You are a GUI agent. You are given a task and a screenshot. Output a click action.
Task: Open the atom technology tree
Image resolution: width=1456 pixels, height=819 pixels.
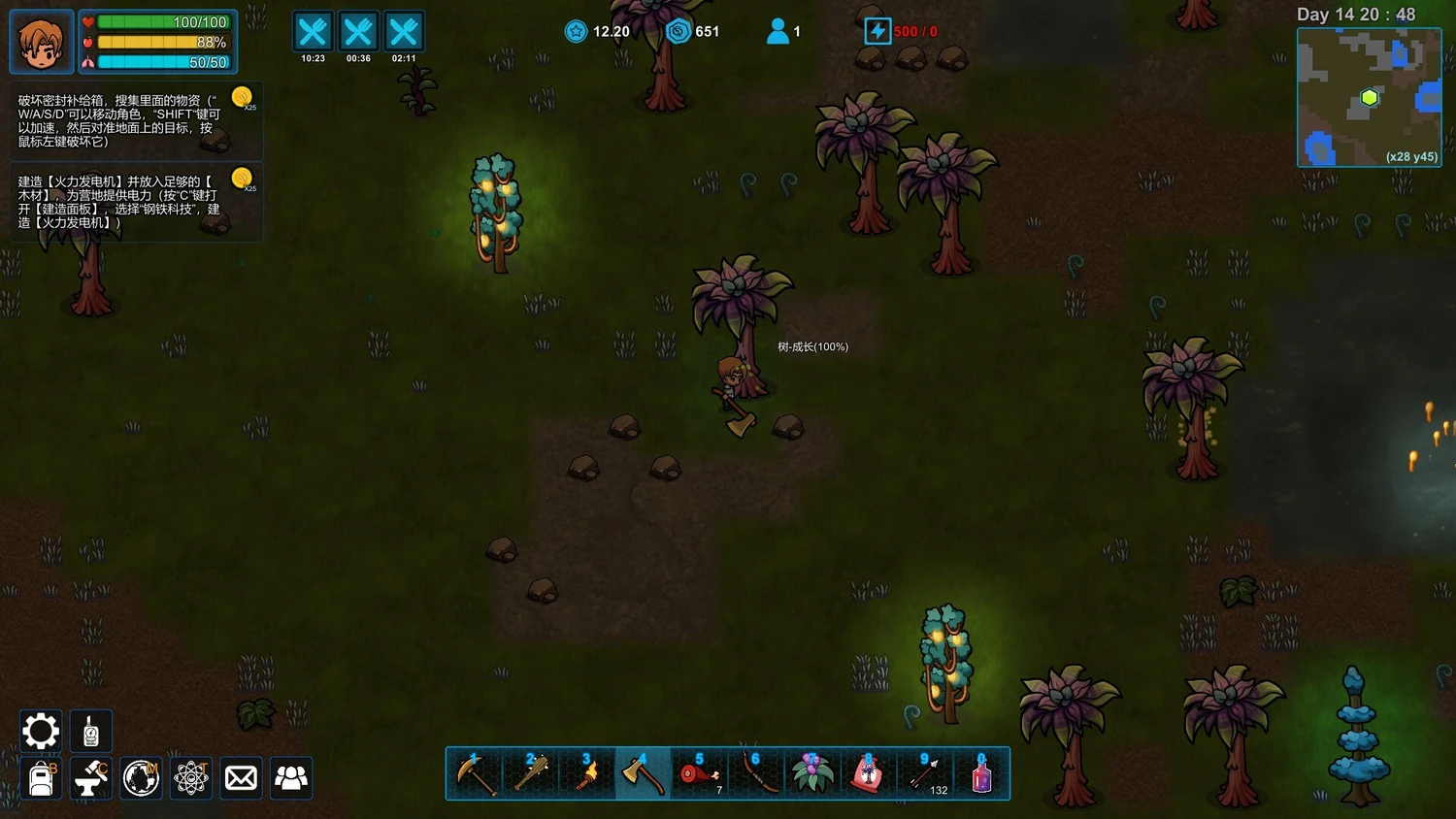click(x=191, y=778)
